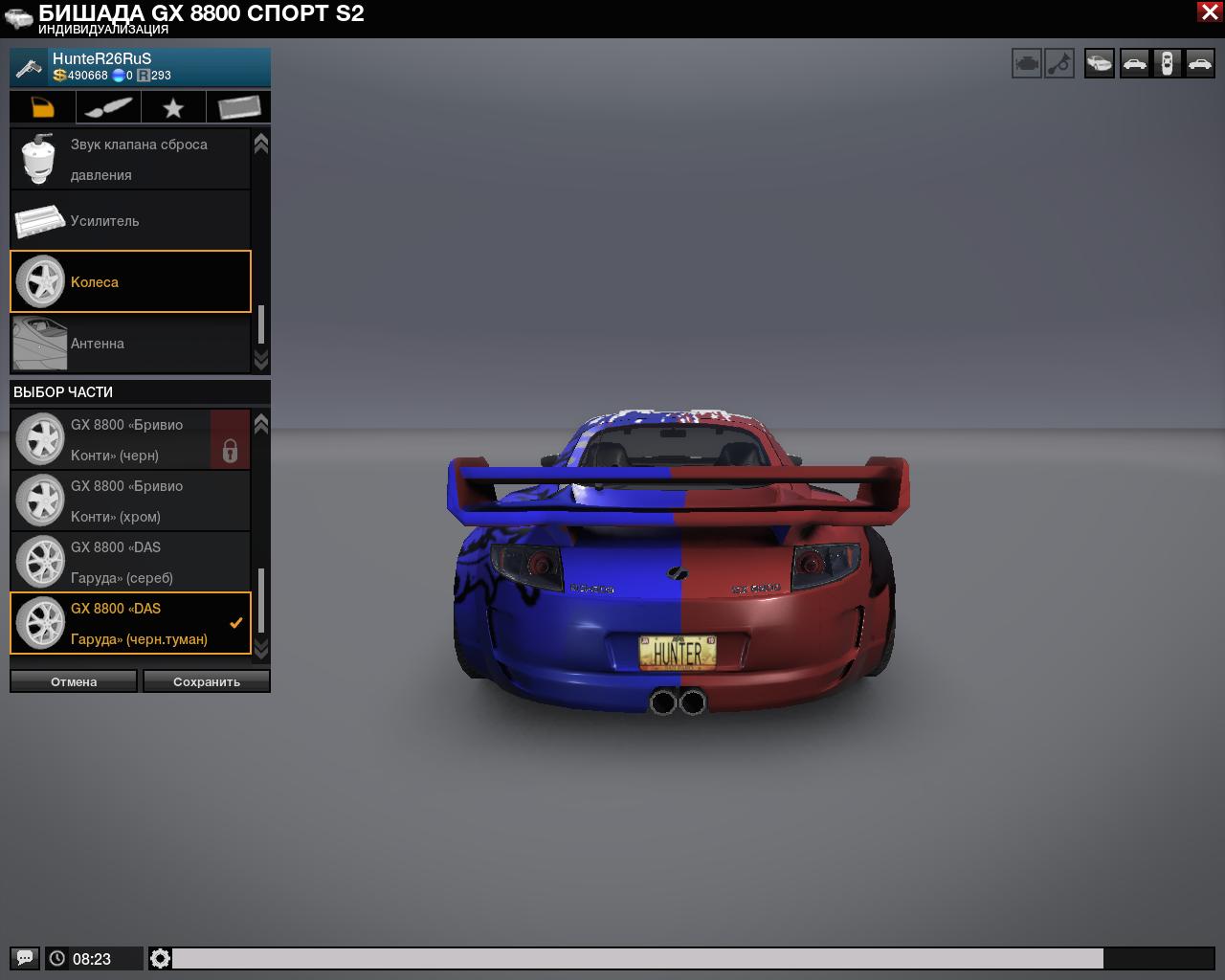Screen dimensions: 1225x980
Task: Click the engine sound icon
Action: tap(1027, 64)
